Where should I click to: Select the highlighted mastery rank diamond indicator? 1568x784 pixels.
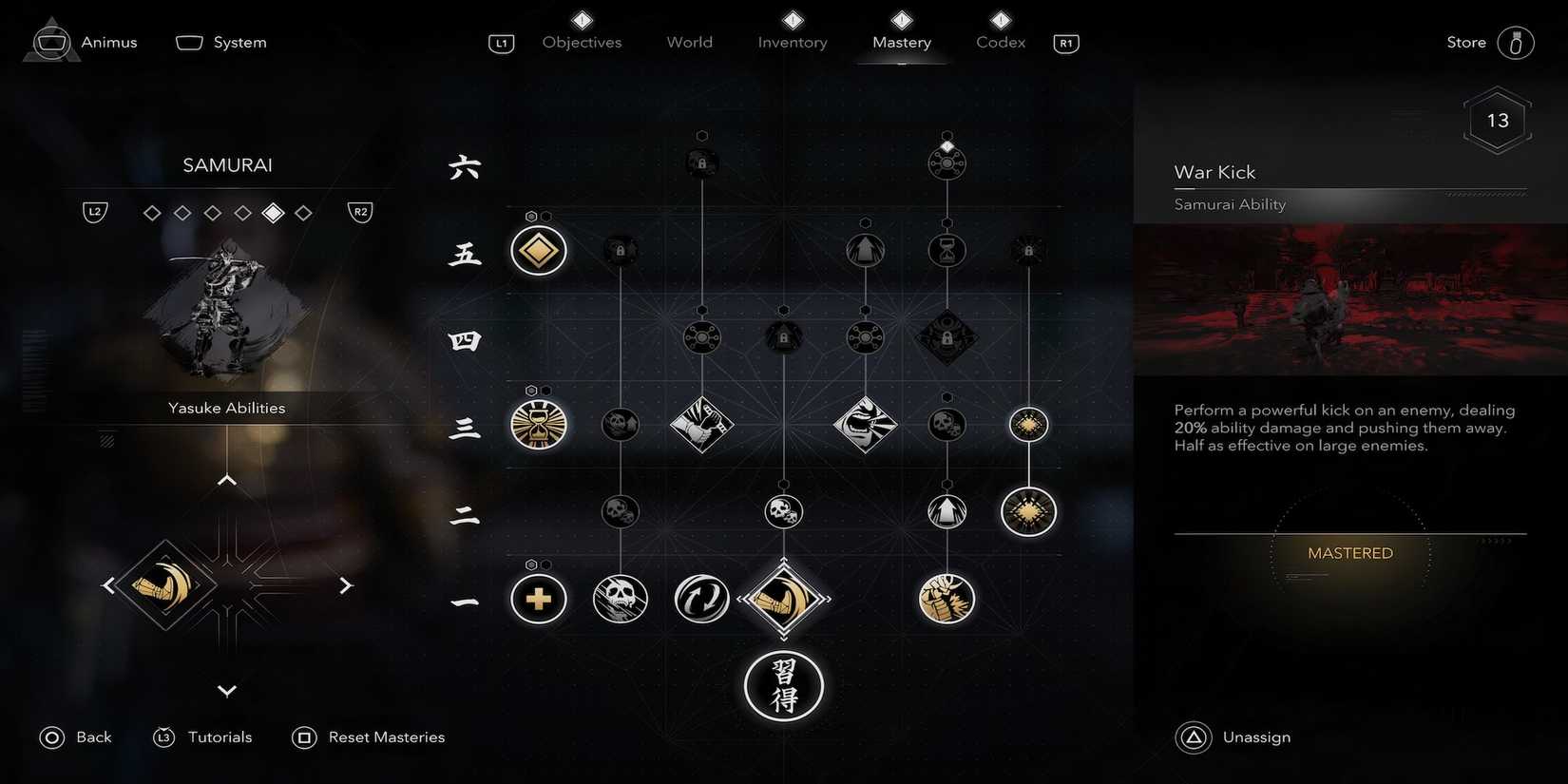tap(273, 212)
